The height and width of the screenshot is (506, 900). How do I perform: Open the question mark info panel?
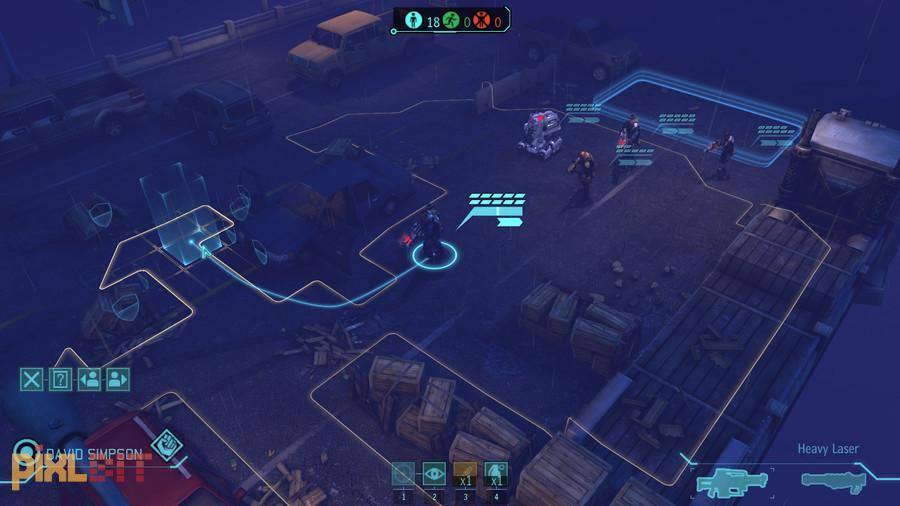(61, 379)
